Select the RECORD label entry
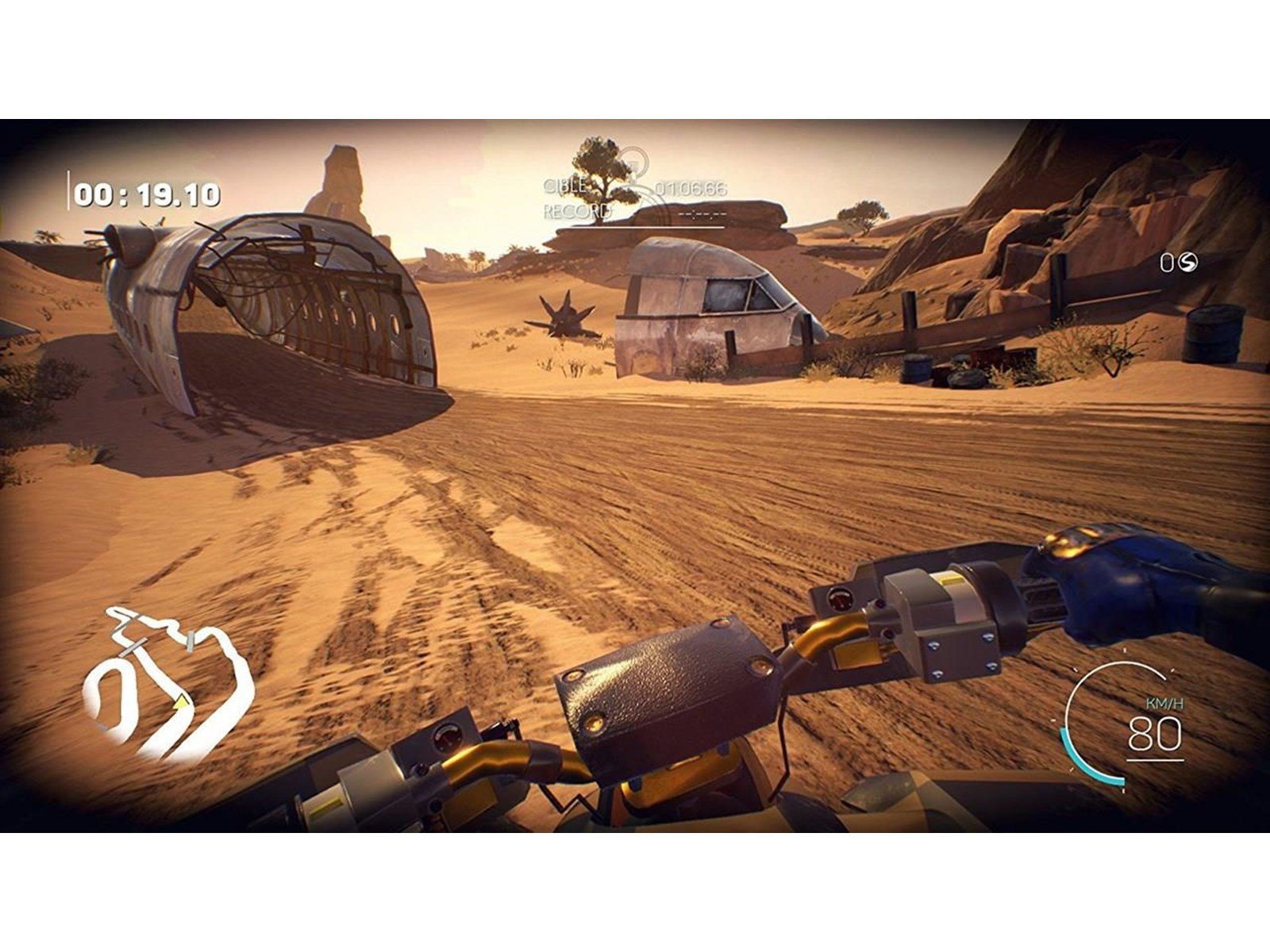This screenshot has width=1270, height=952. (x=577, y=209)
